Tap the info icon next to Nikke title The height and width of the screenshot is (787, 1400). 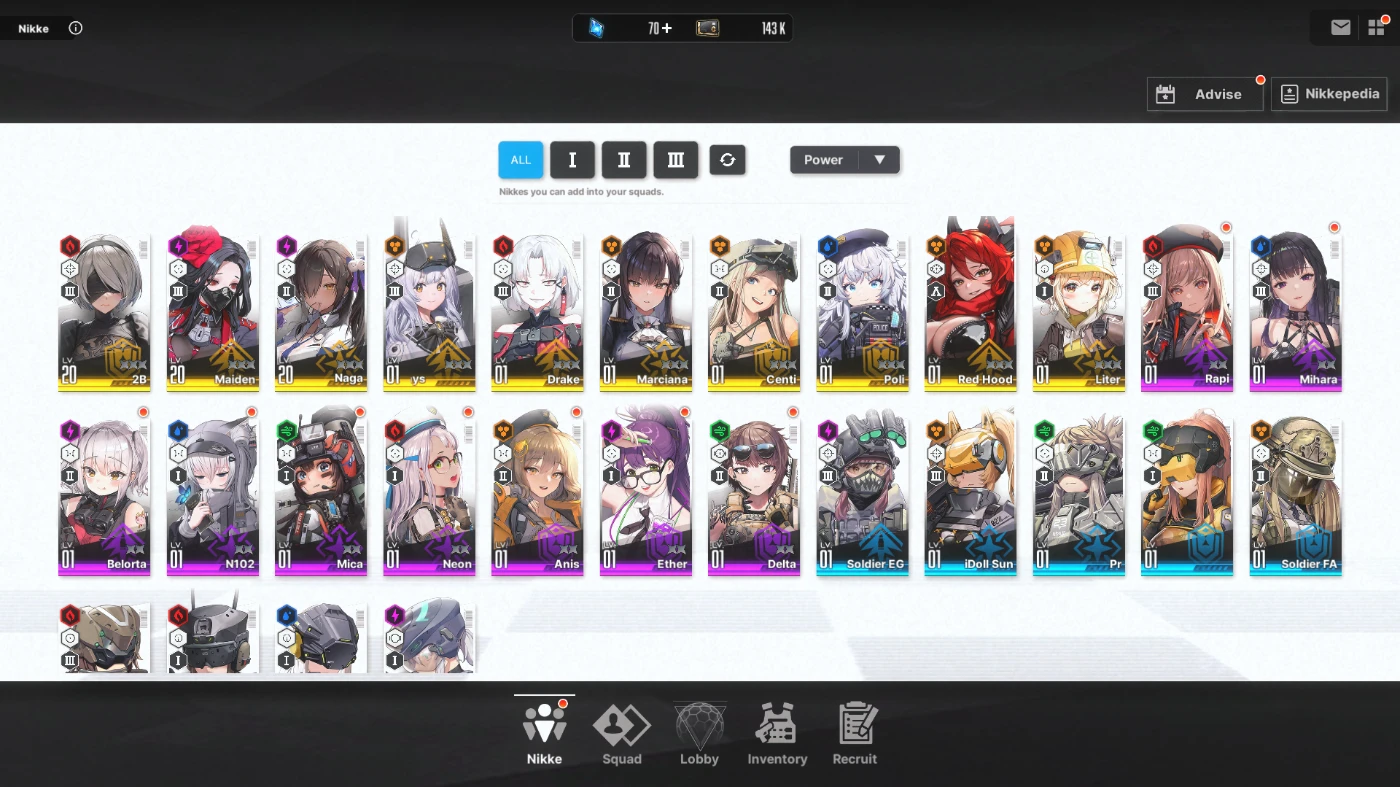pyautogui.click(x=75, y=28)
